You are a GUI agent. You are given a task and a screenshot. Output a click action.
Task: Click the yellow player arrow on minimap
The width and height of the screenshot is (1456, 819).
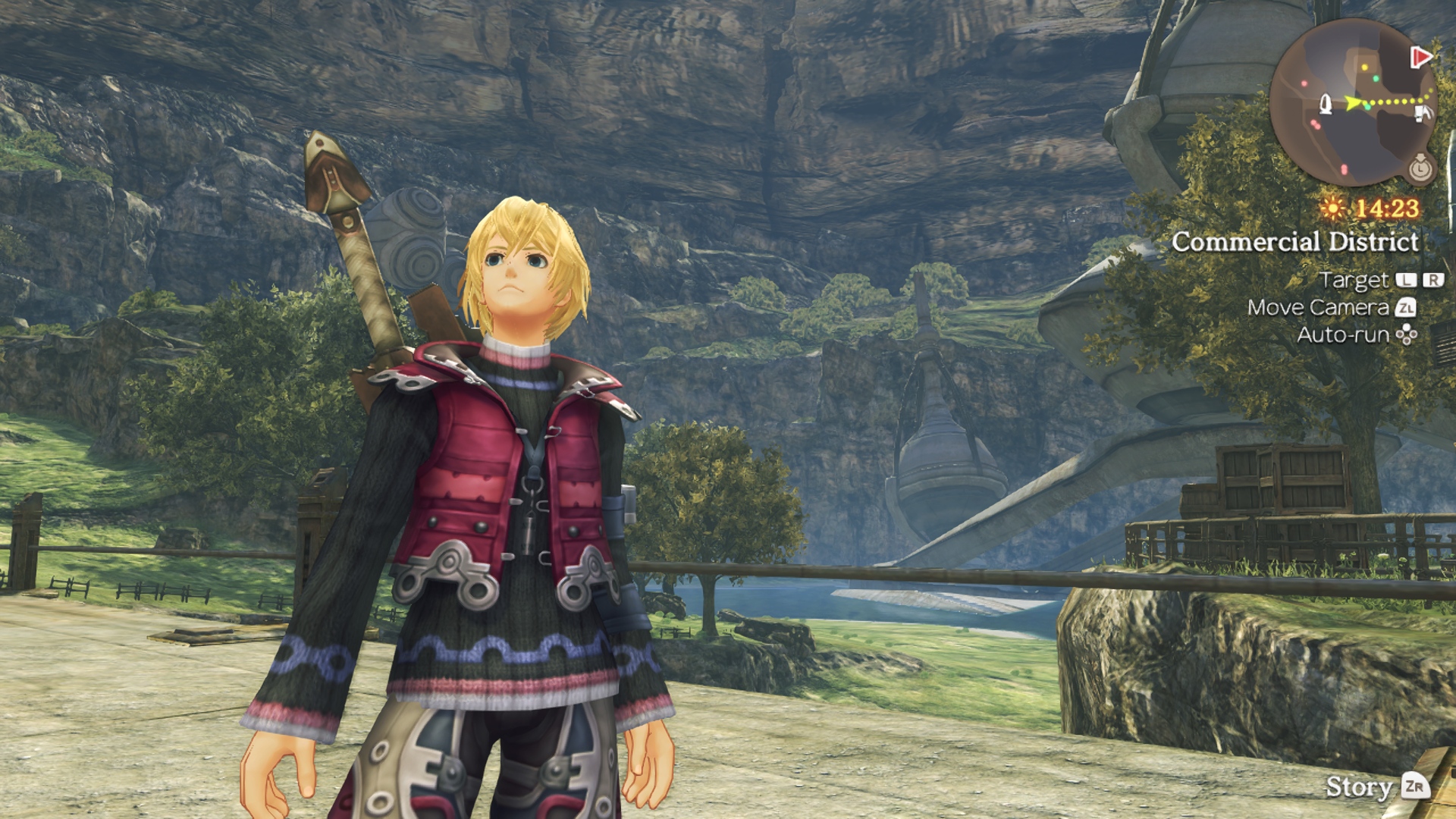point(1353,102)
